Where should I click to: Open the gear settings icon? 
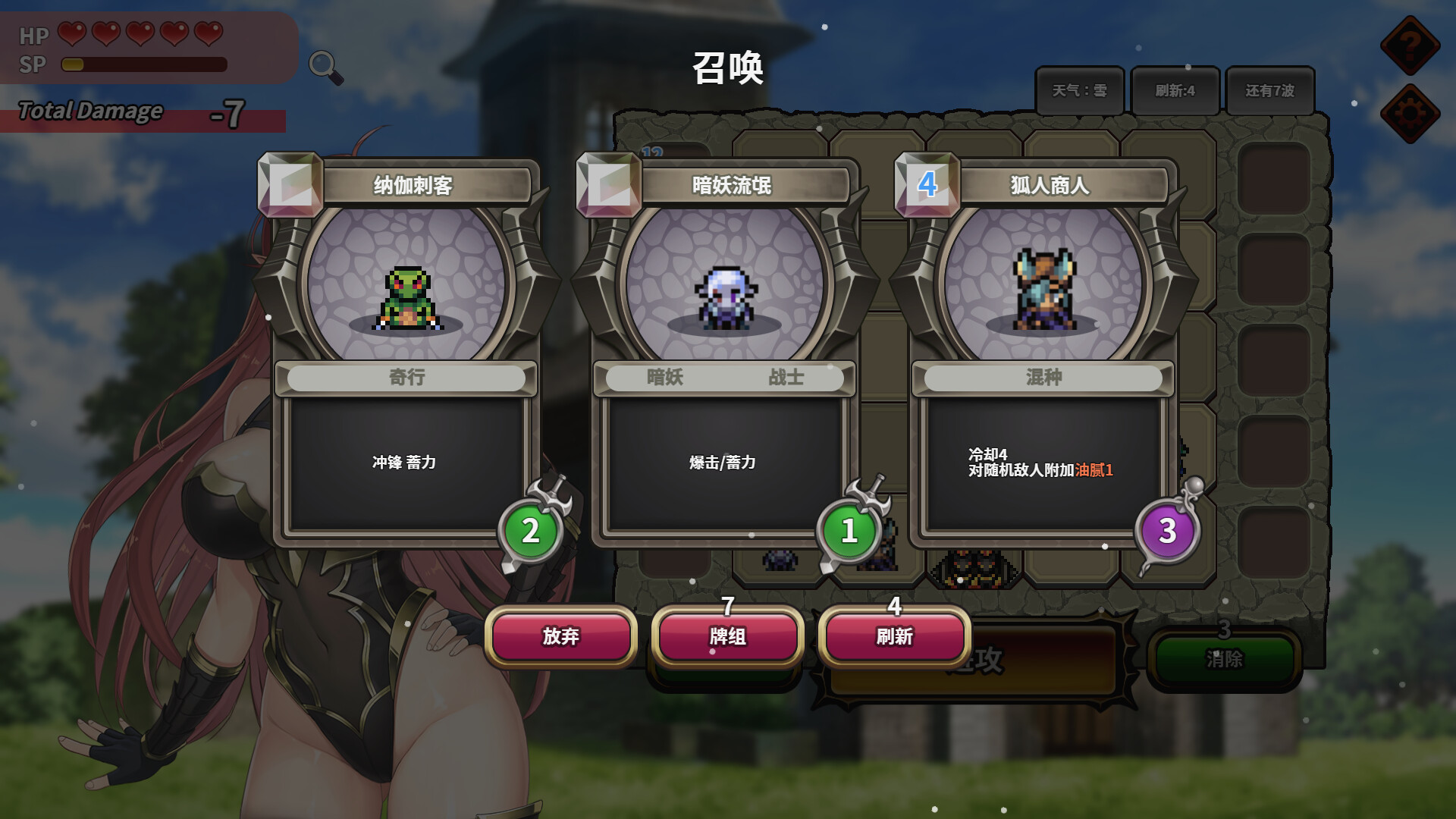point(1410,112)
